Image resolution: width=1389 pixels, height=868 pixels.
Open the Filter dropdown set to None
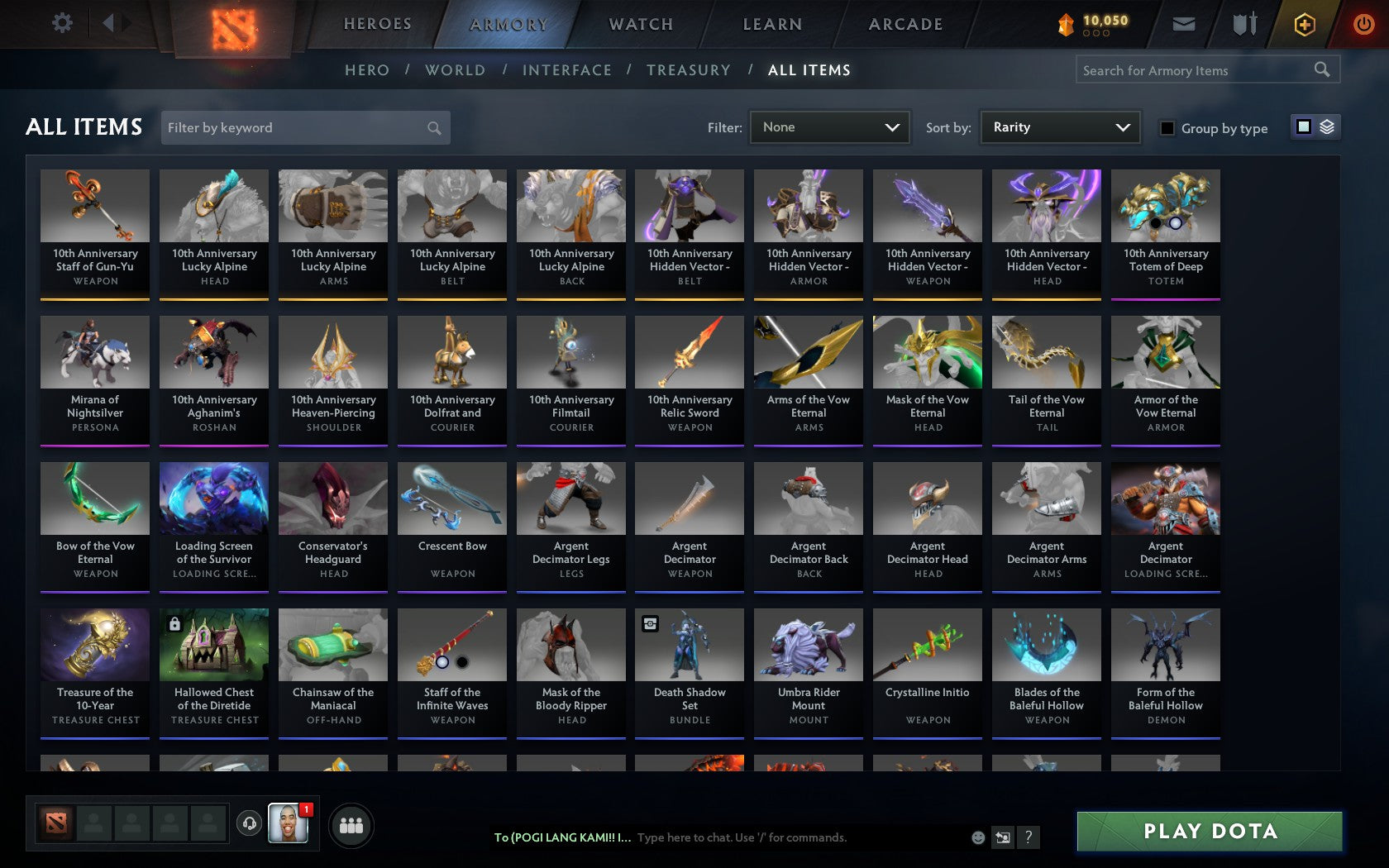pos(829,127)
